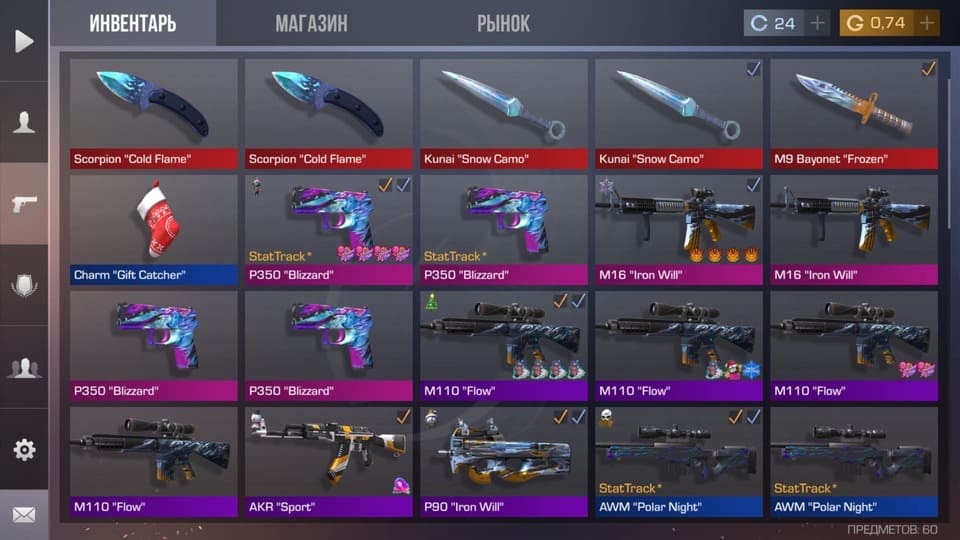Viewport: 960px width, 540px height.
Task: Add gold with the plus button
Action: (927, 23)
